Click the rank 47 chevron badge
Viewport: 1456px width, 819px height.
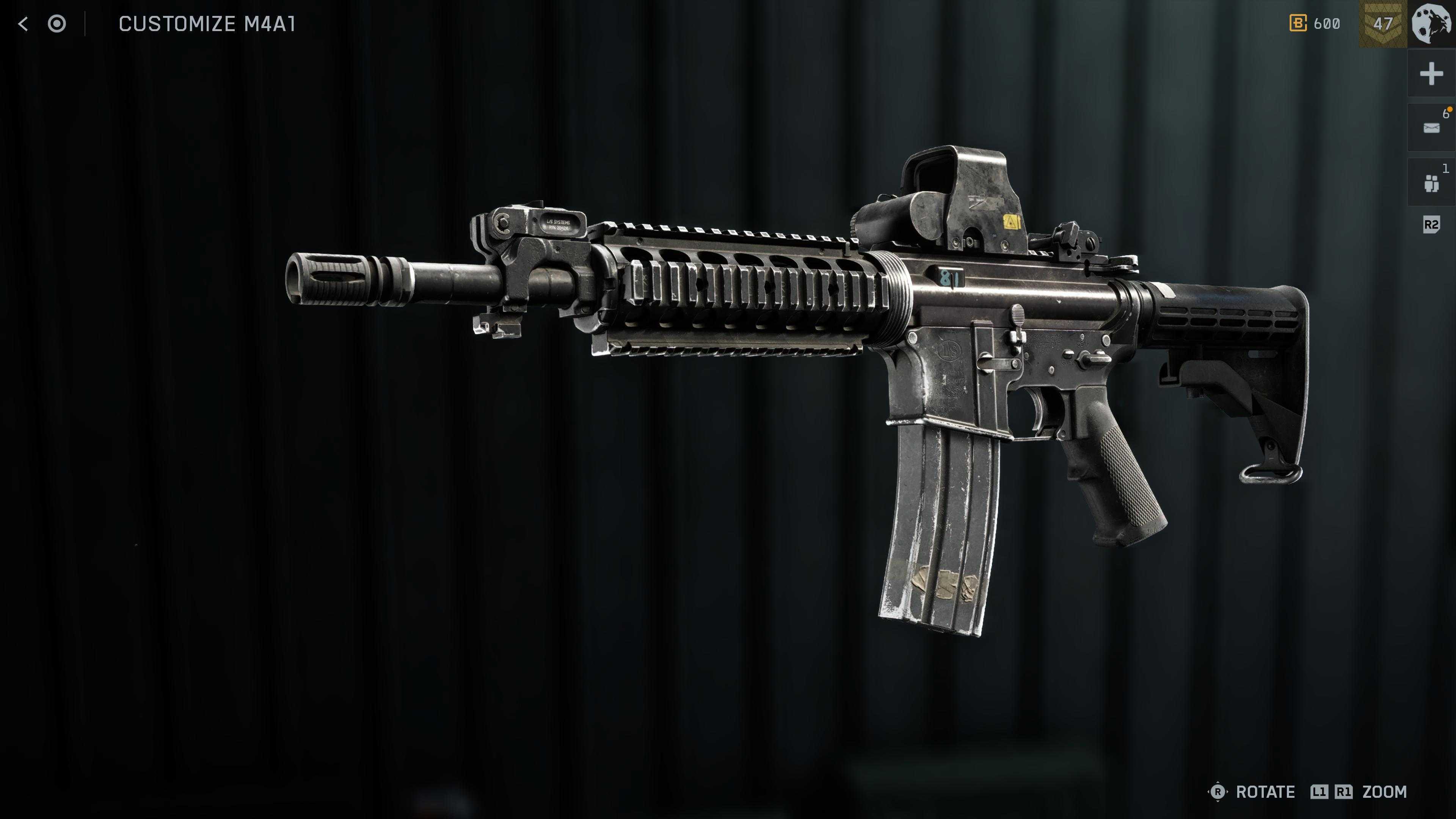point(1382,24)
